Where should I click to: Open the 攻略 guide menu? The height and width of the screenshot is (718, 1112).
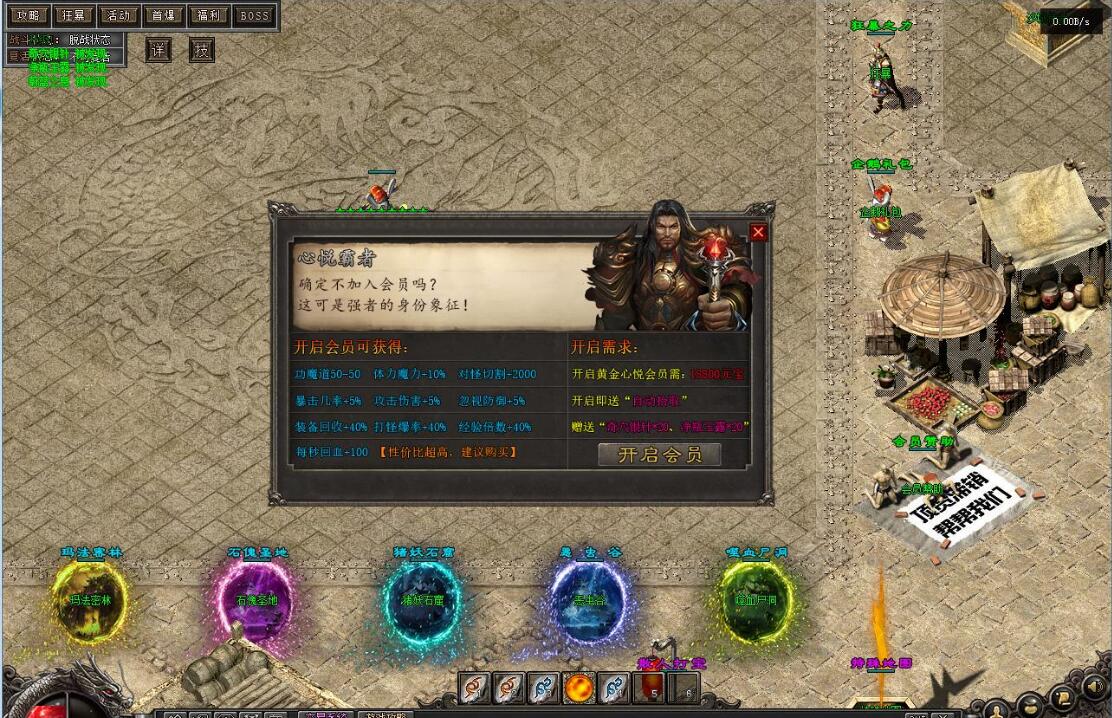click(27, 15)
